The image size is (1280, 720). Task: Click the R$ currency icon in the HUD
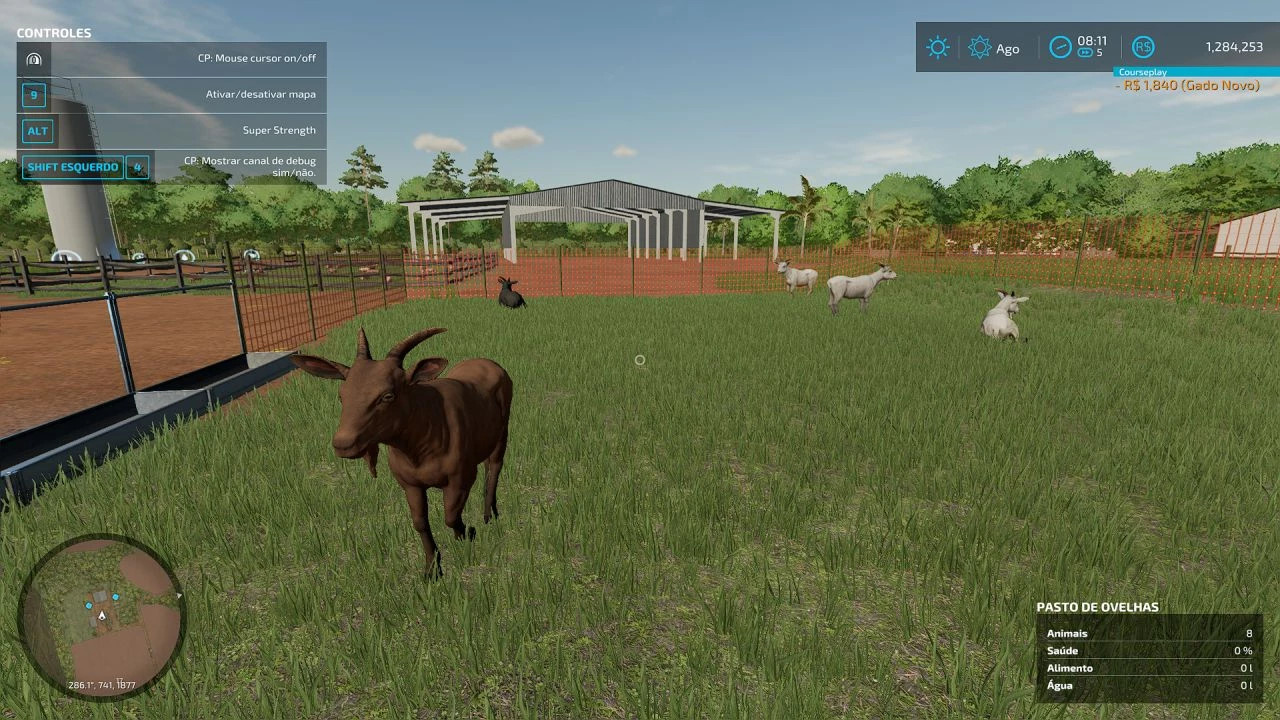[x=1142, y=47]
